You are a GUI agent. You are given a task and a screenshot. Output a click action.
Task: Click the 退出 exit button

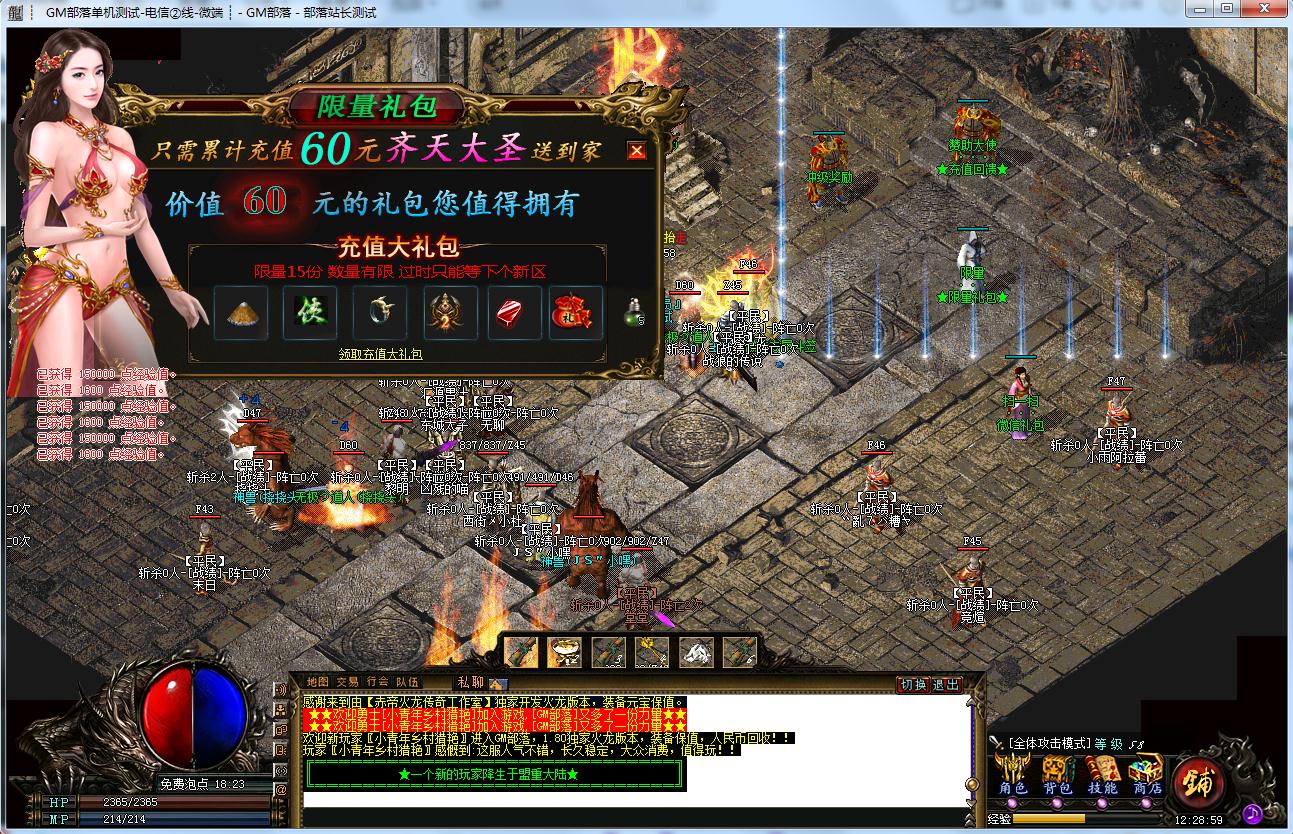coord(945,685)
